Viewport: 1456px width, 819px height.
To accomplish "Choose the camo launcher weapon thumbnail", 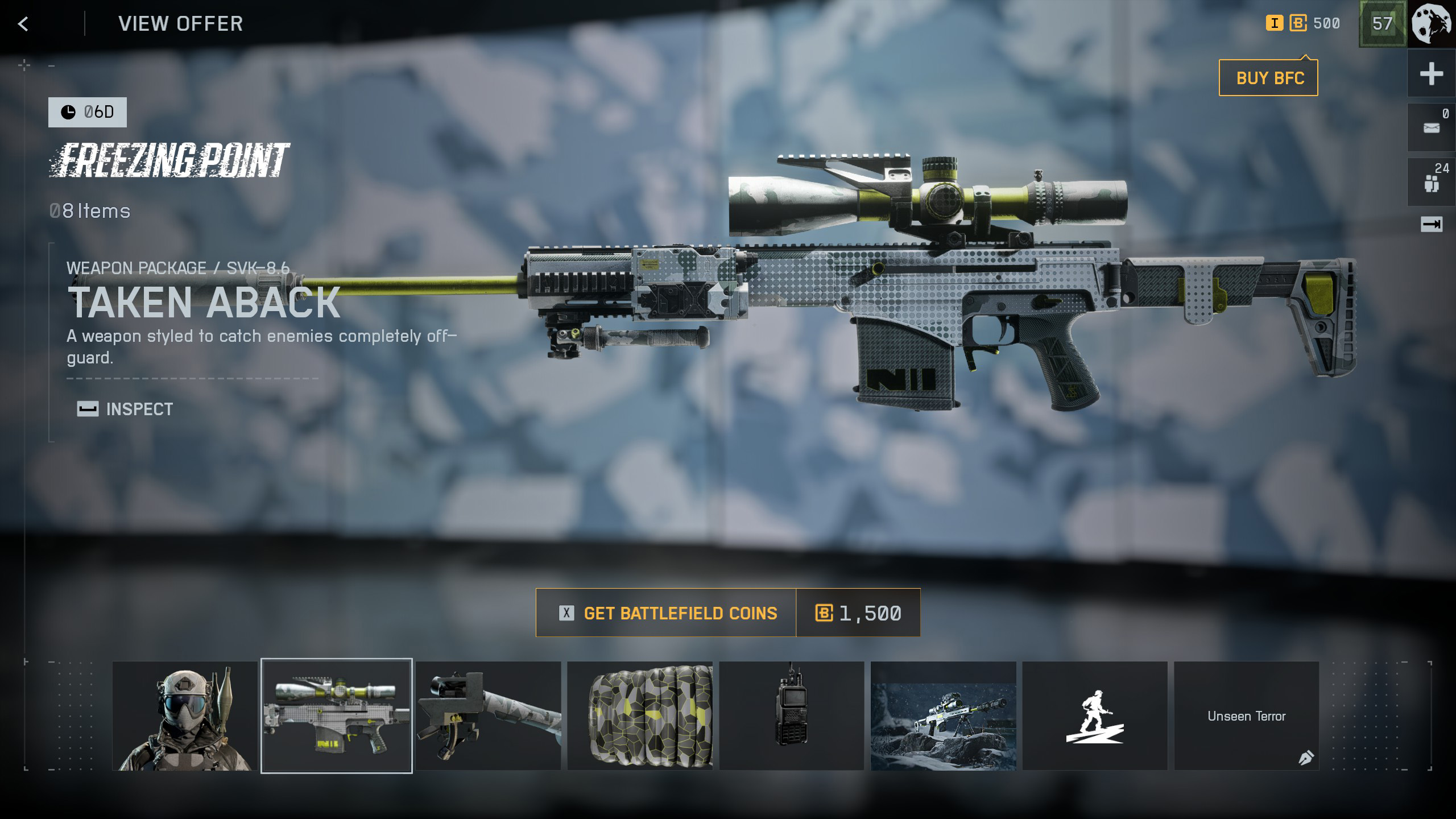I will (488, 715).
